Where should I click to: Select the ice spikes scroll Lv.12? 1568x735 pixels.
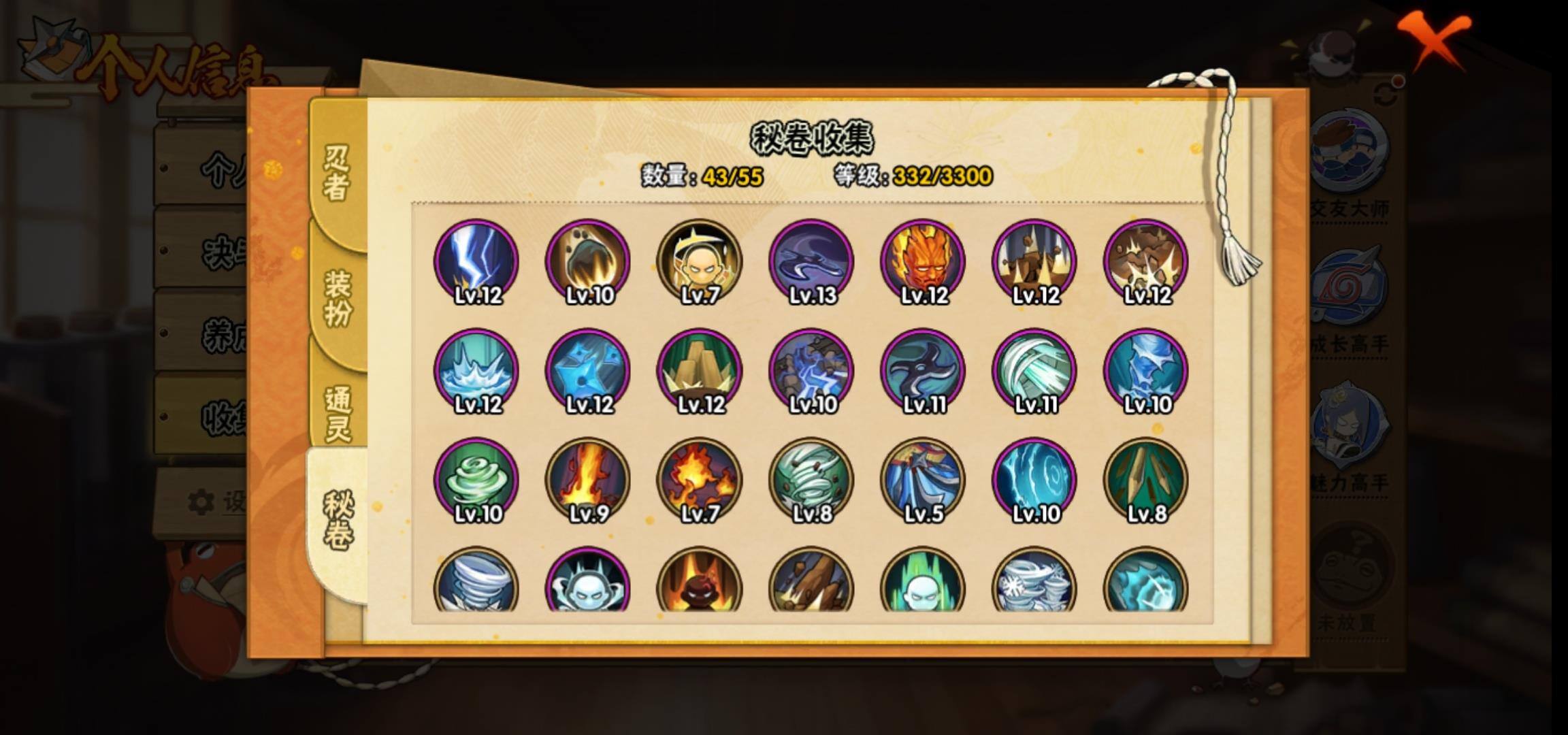tap(476, 371)
